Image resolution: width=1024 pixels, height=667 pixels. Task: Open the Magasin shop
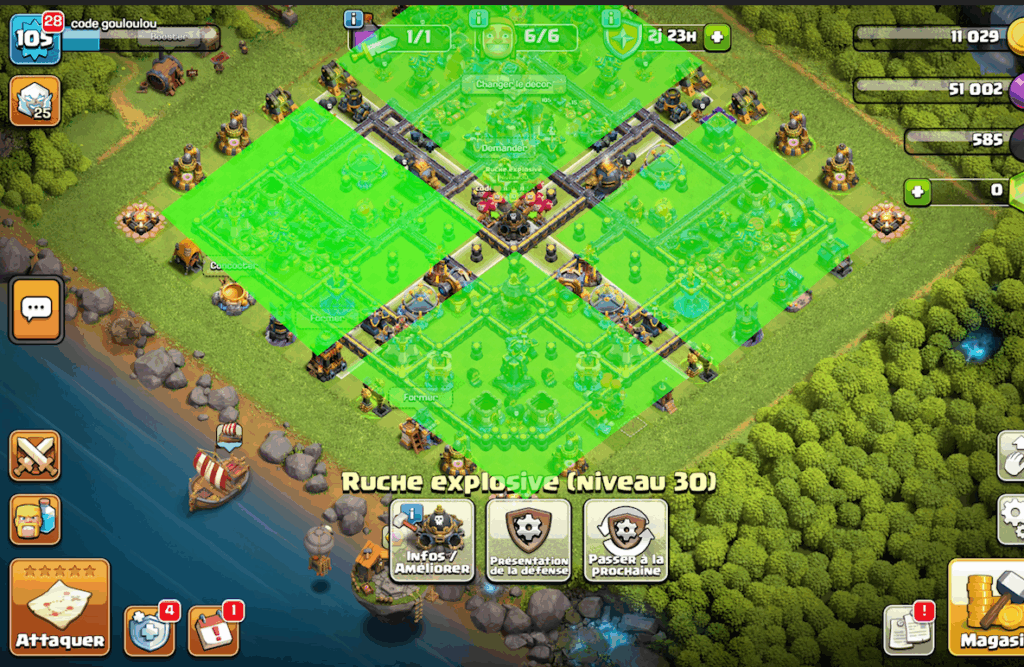[986, 607]
